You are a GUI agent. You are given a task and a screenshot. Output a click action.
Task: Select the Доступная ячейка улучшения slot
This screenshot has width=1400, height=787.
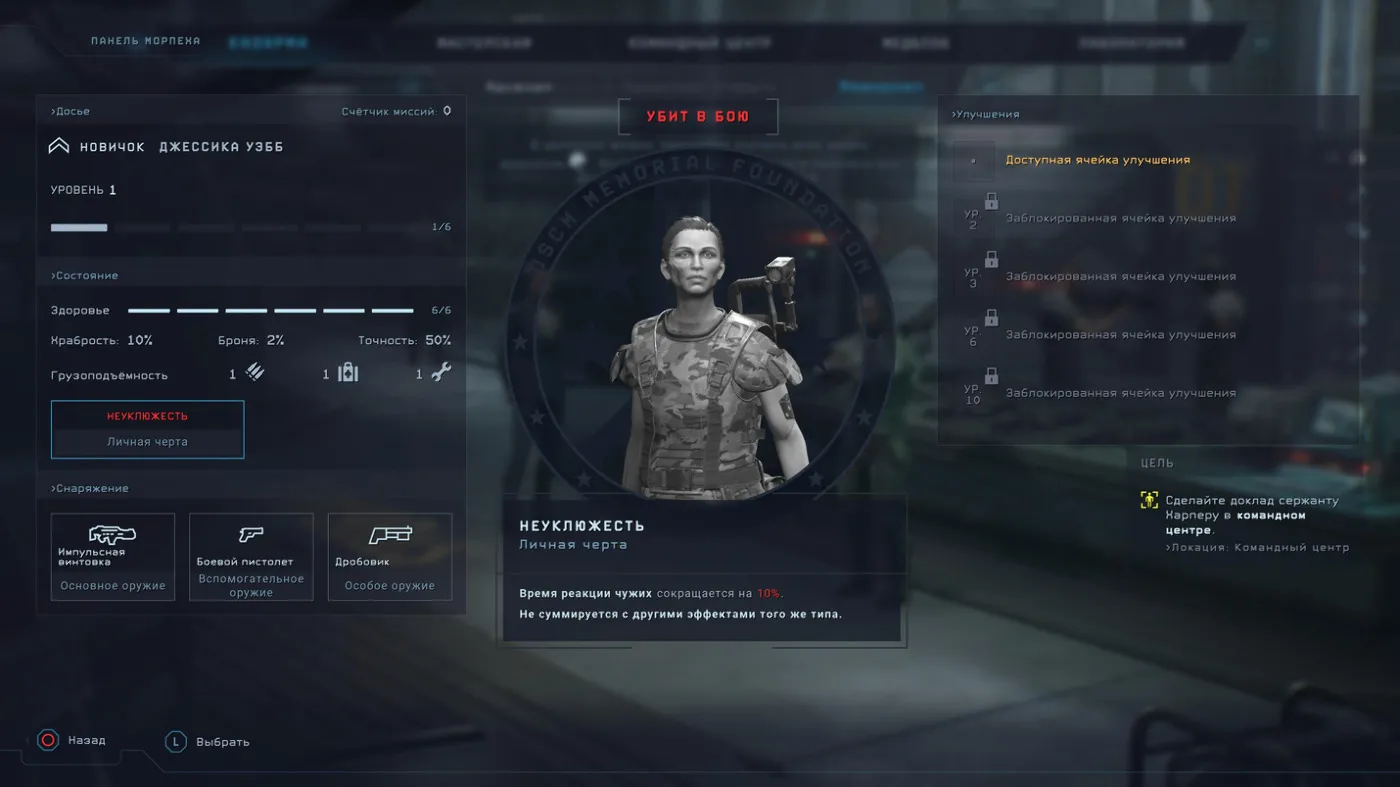click(x=1097, y=160)
